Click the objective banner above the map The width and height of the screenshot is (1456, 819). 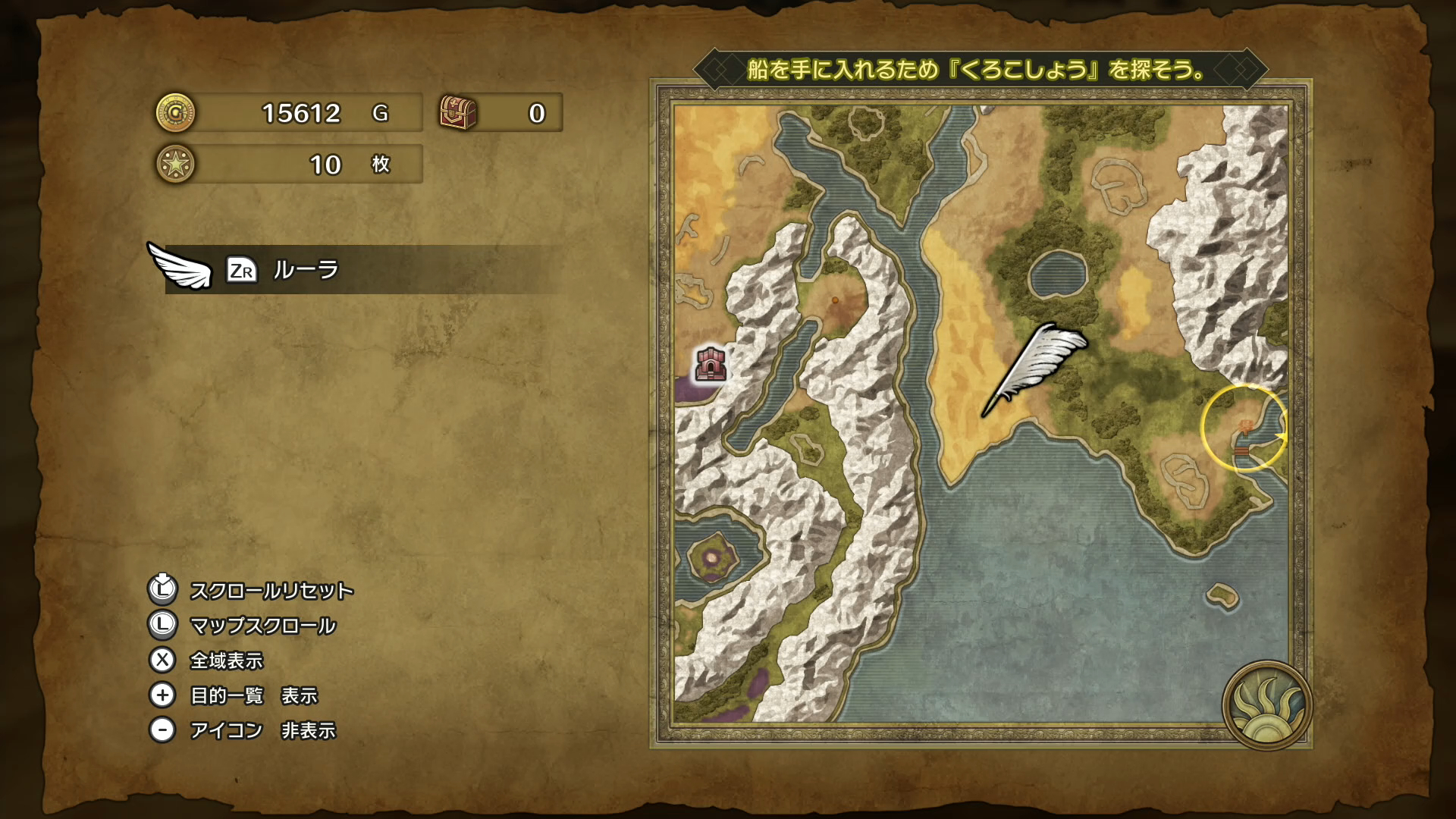point(979,70)
